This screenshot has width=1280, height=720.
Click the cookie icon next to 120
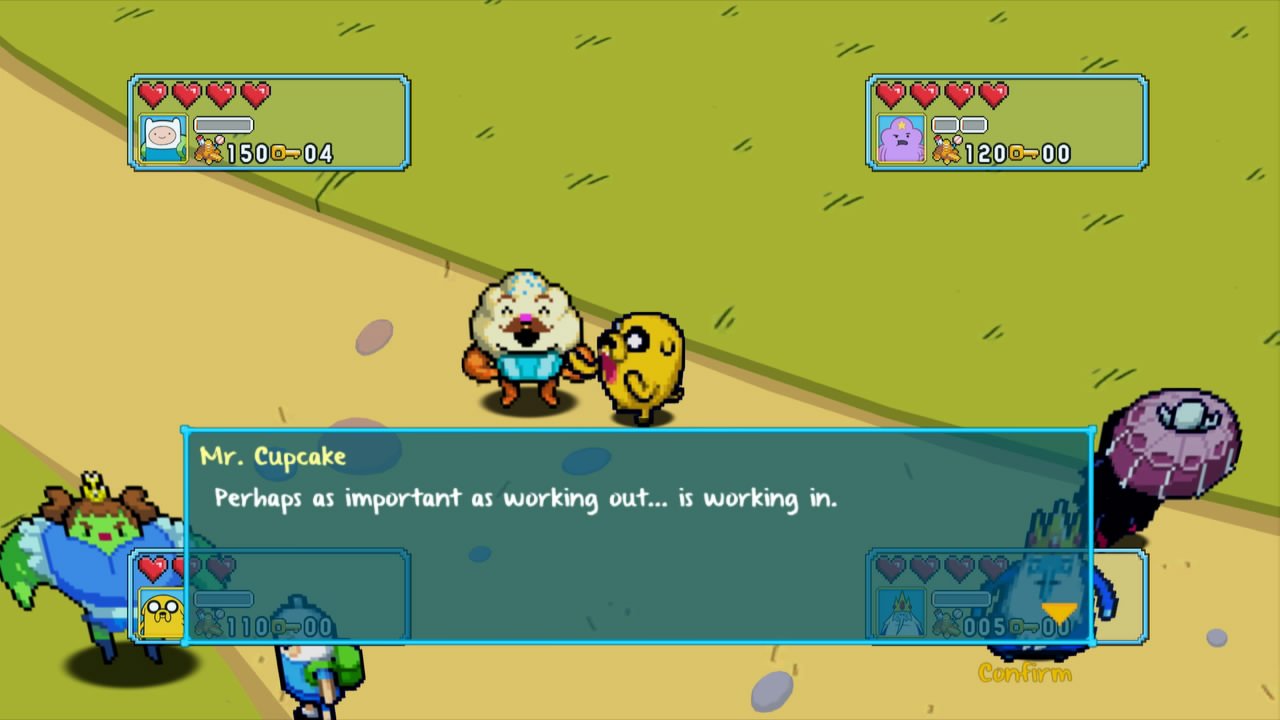[x=946, y=152]
